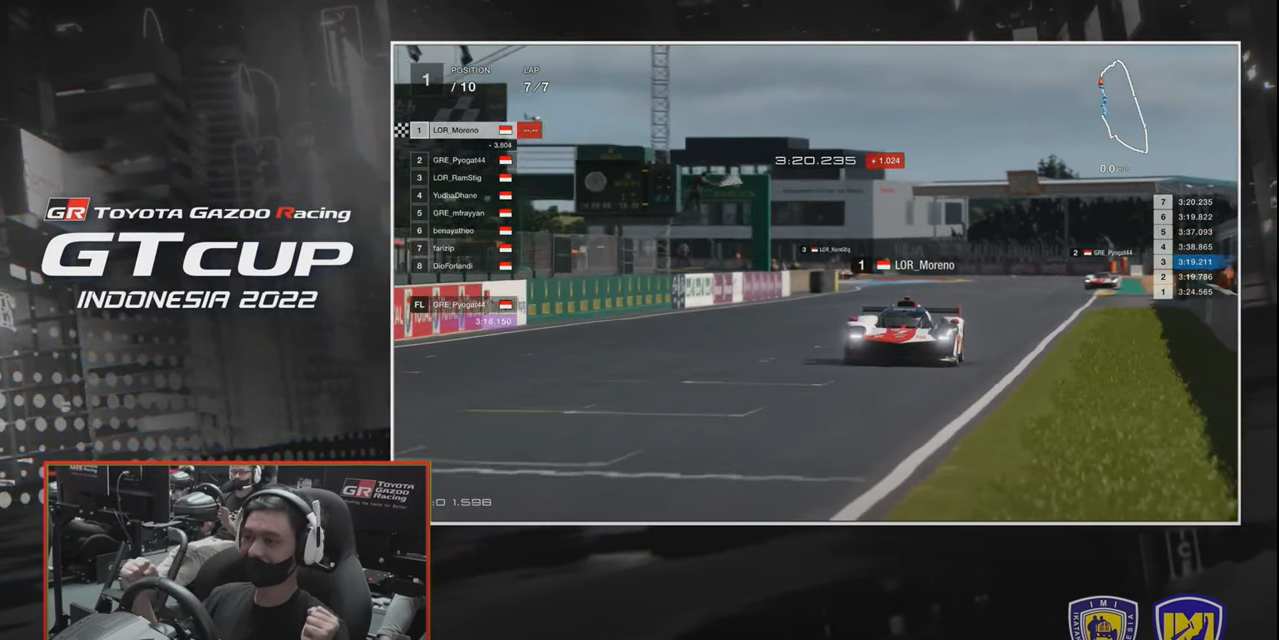Pick the LOR_RamStig standings row
1279x640 pixels.
[x=461, y=178]
